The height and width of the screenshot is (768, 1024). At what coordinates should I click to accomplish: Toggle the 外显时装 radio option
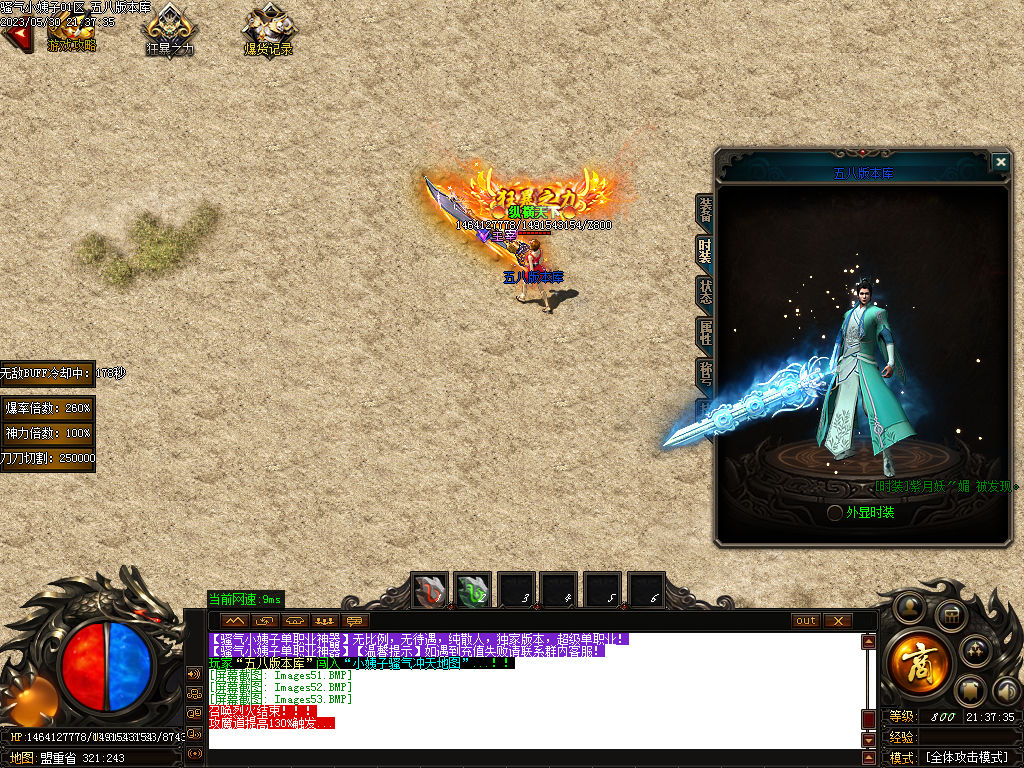(835, 513)
